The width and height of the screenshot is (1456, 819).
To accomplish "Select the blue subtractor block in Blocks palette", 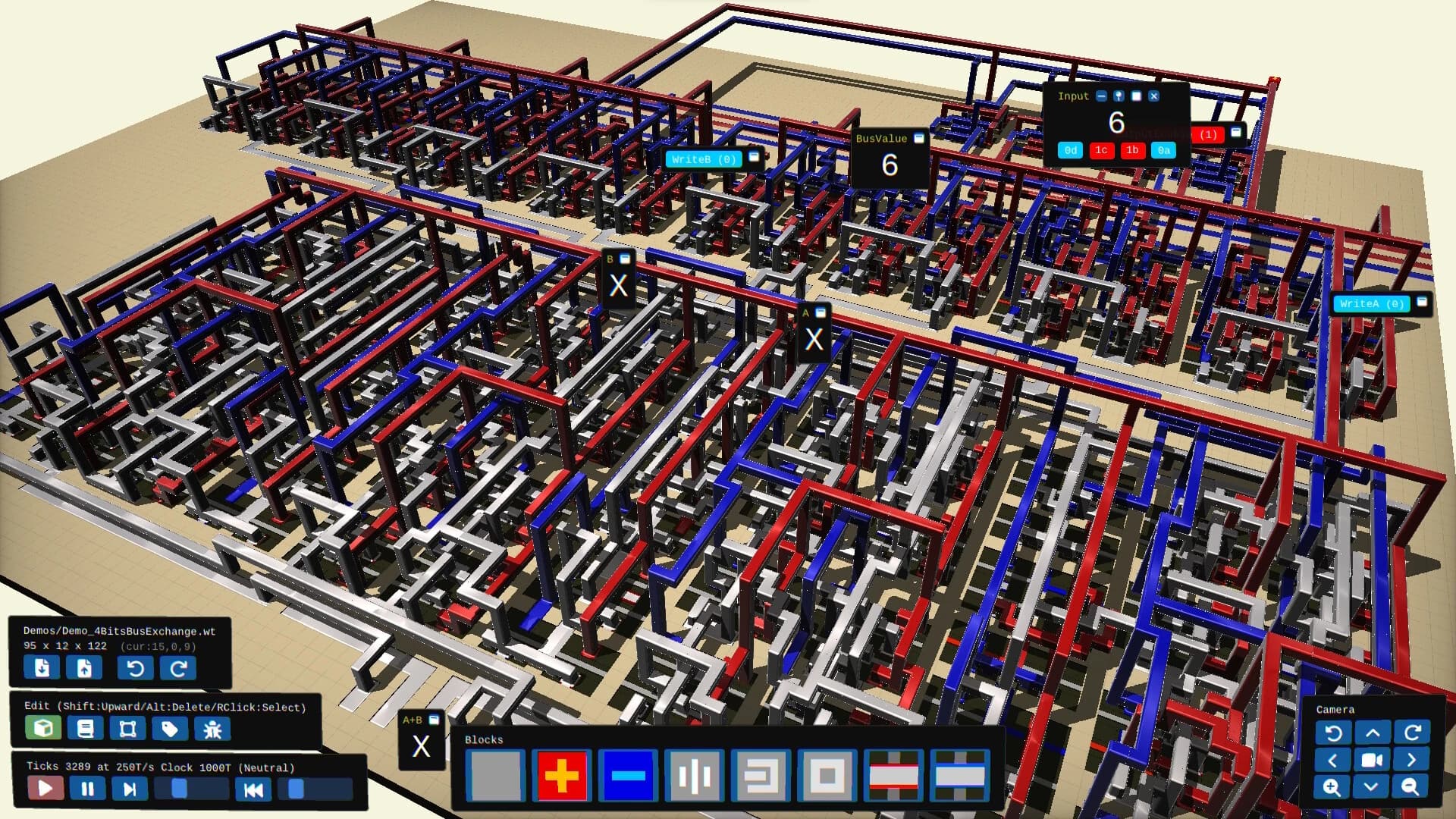I will pos(627,777).
